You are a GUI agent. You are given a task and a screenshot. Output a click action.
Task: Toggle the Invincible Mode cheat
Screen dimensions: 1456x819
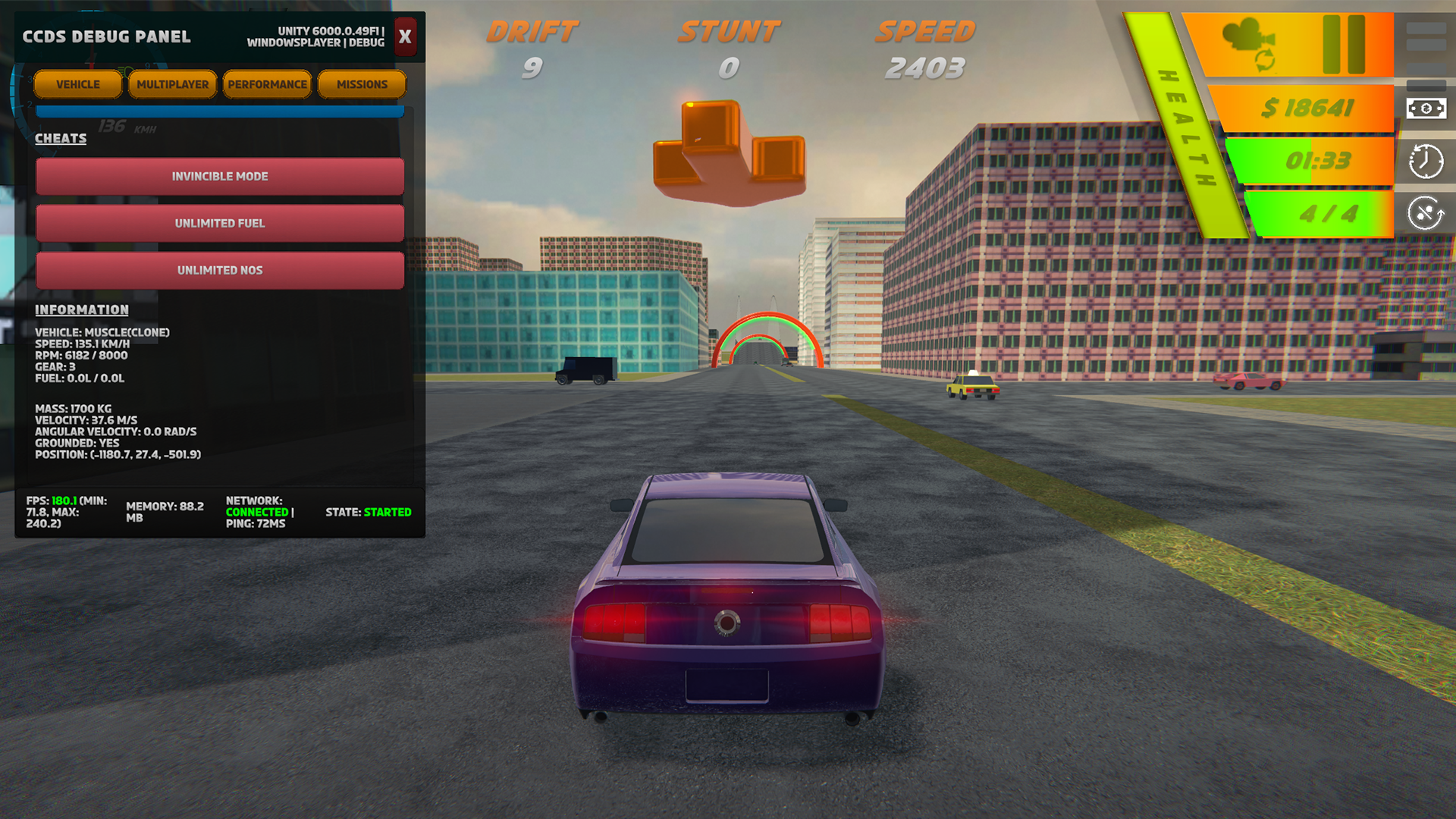coord(220,177)
